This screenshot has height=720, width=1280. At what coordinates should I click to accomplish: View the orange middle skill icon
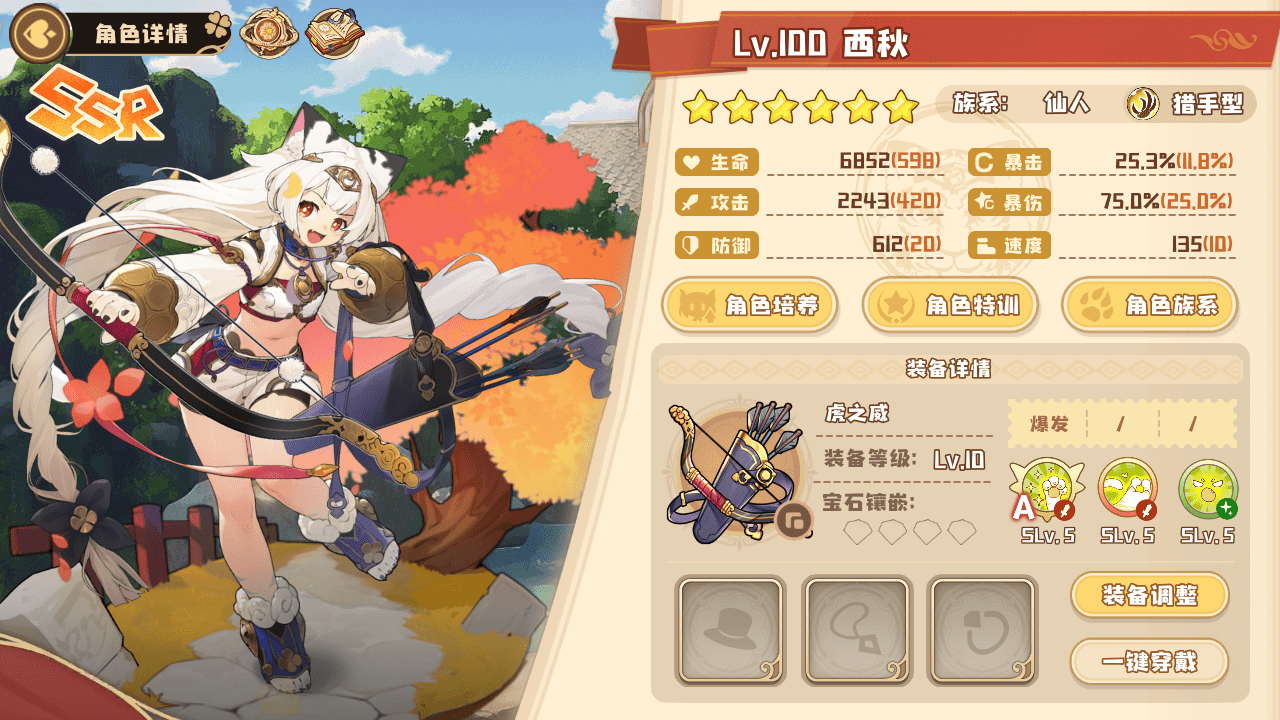(1127, 490)
